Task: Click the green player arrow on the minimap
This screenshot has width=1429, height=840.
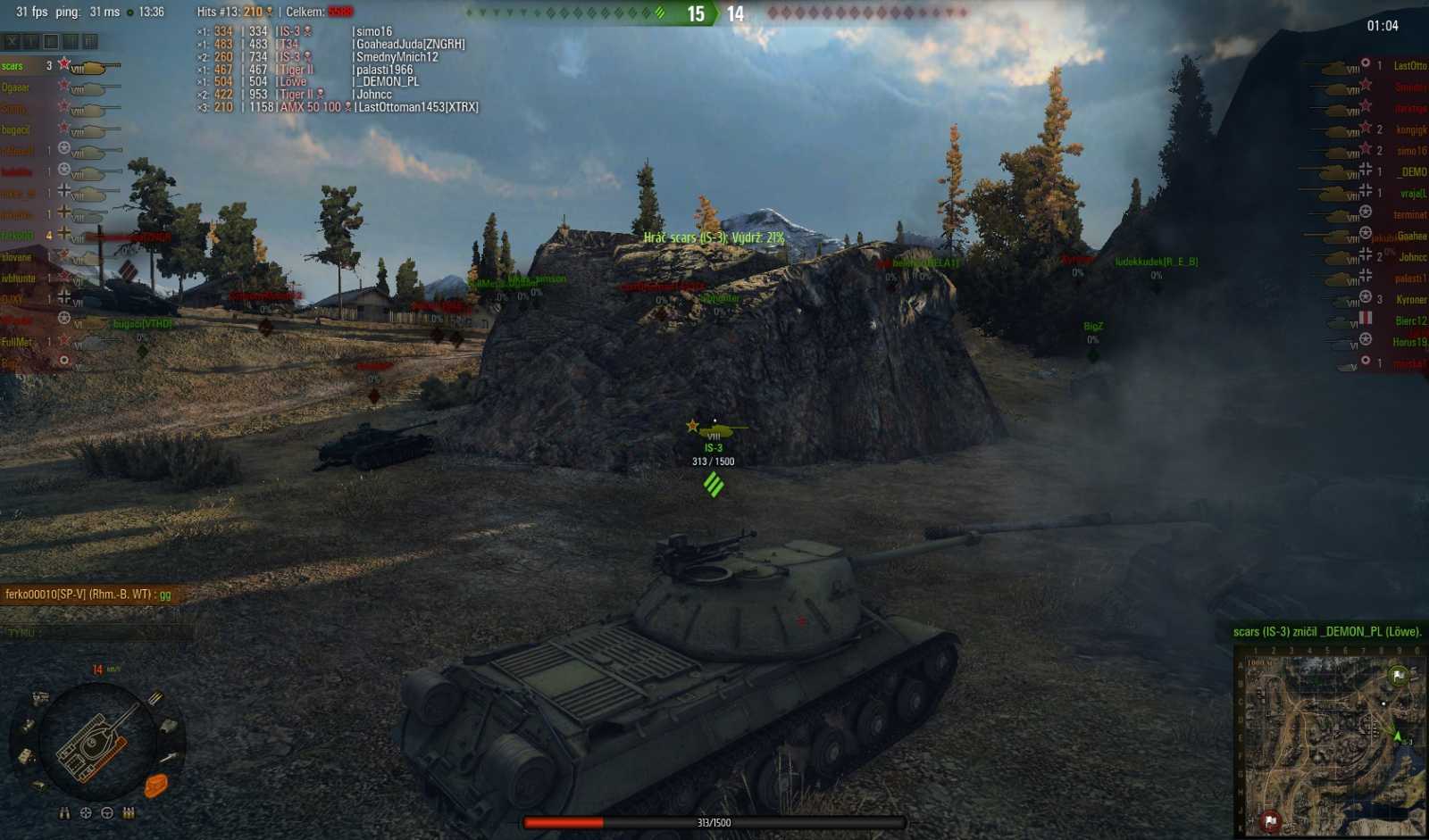Action: (x=1398, y=736)
